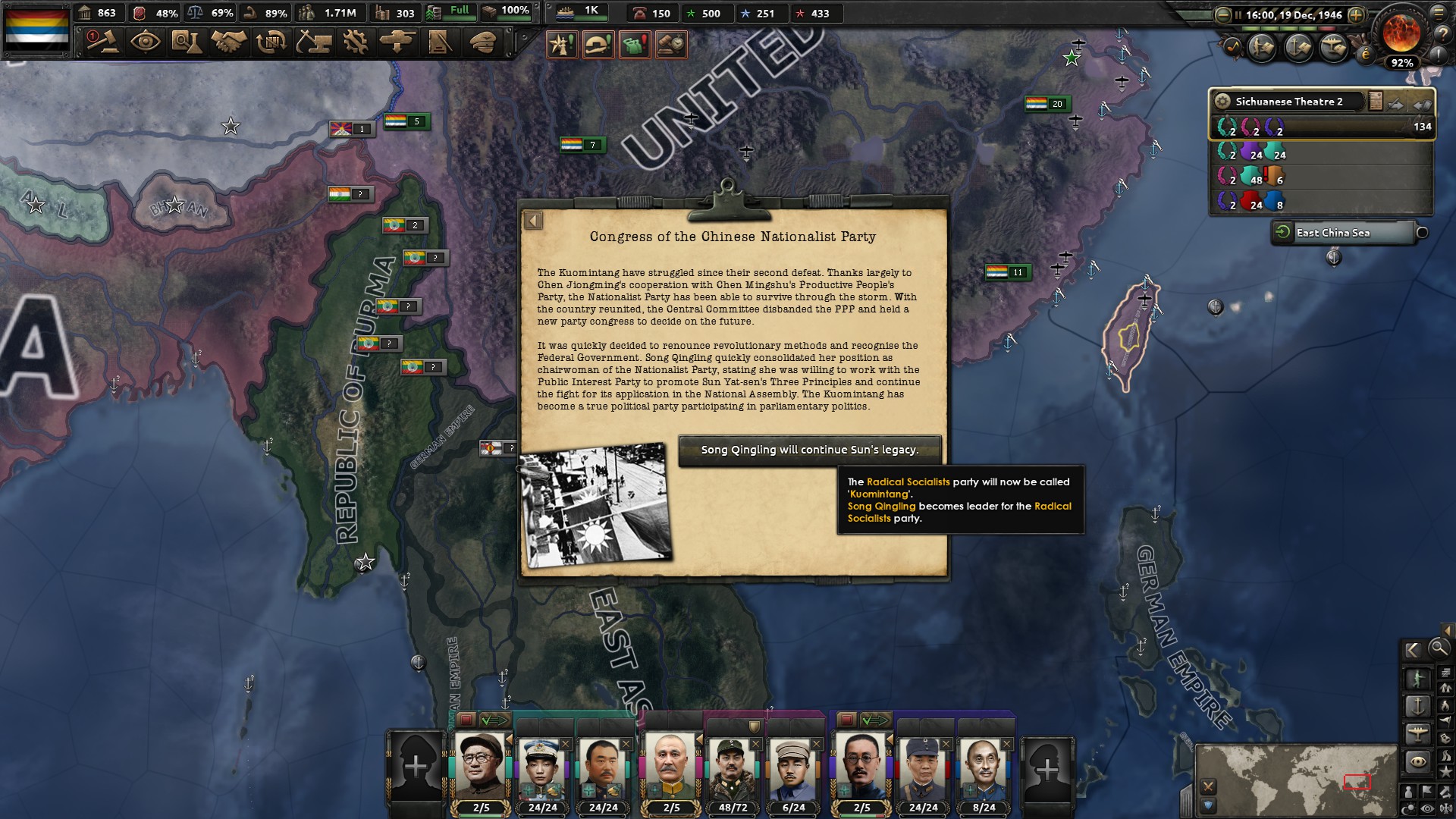The image size is (1456, 819).
Task: Collapse the map mode panel with the left chevron
Action: 1415,649
